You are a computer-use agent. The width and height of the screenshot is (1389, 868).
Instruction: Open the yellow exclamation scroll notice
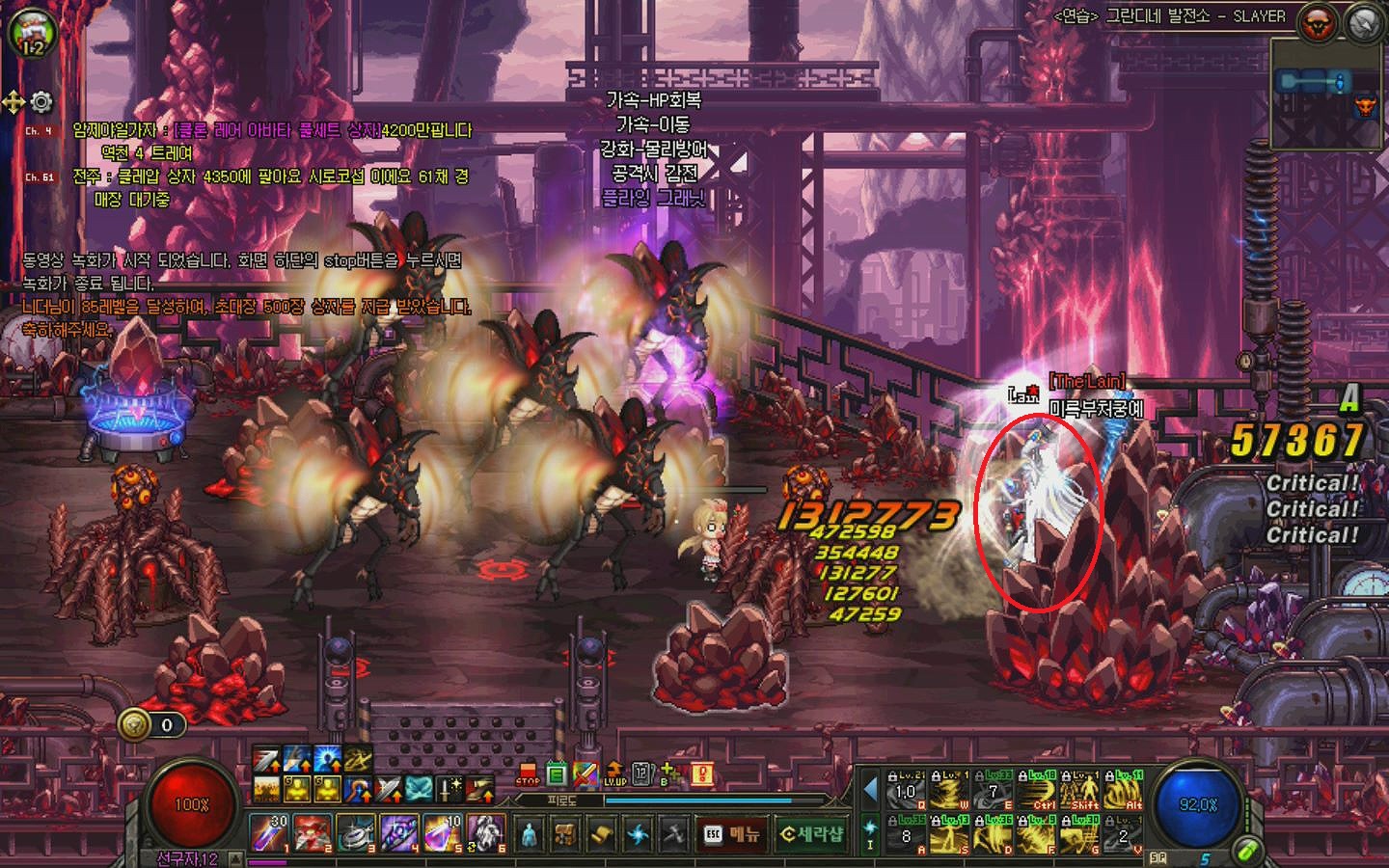(701, 774)
